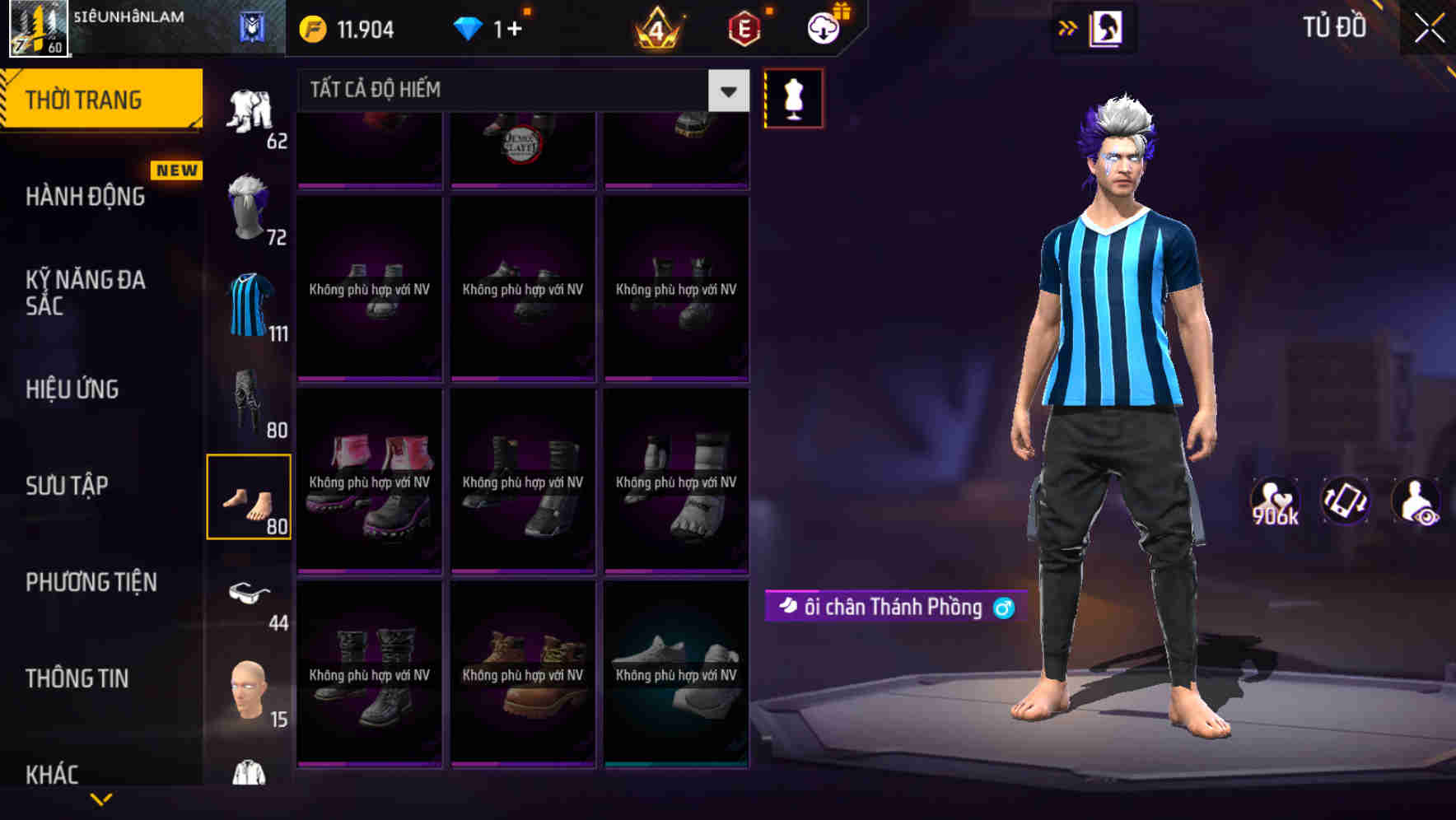Select the male gender symbol on item label
Viewport: 1456px width, 820px height.
click(1003, 608)
